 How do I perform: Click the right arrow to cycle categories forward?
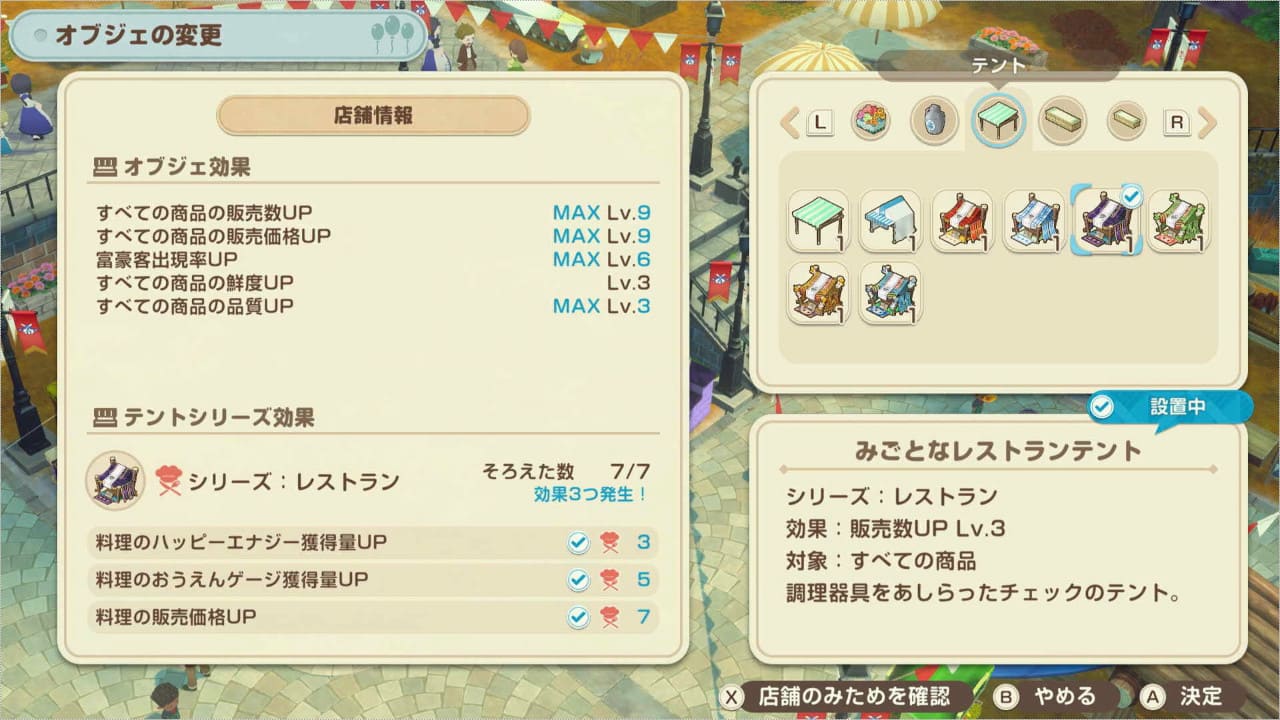pos(1206,123)
